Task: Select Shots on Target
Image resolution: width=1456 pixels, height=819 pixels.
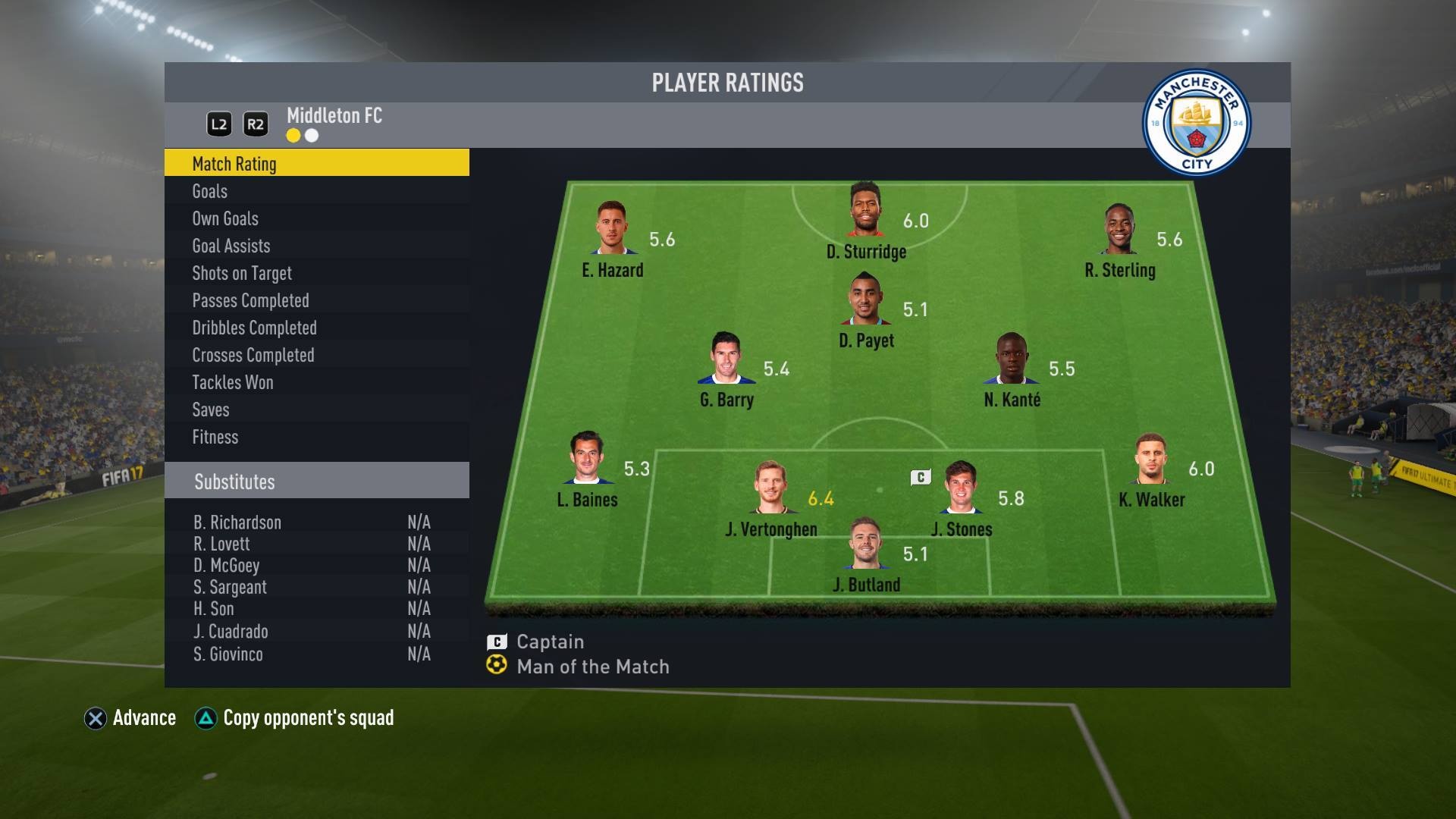Action: (316, 273)
